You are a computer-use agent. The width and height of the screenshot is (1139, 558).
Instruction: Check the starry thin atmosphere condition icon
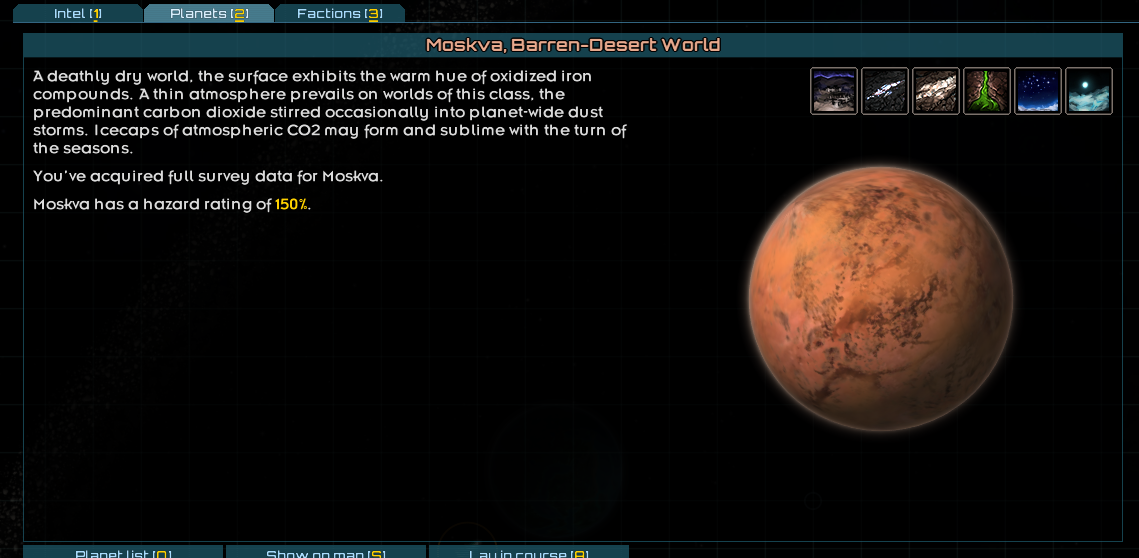pos(1038,91)
